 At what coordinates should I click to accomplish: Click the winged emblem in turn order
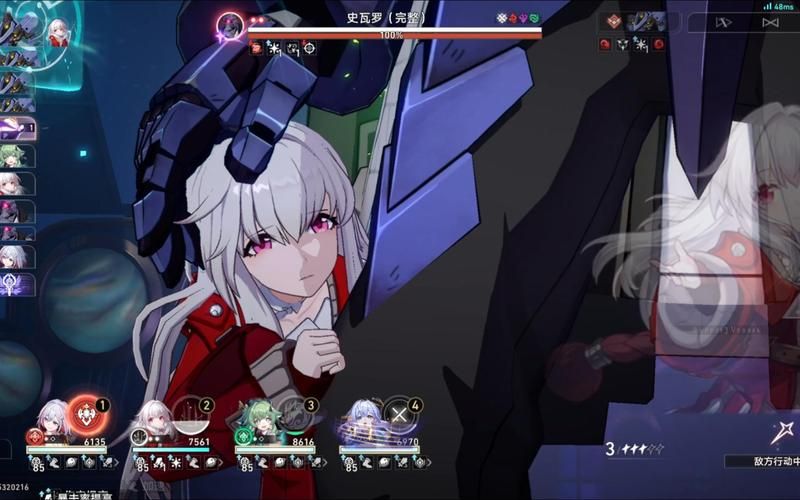click(x=17, y=284)
